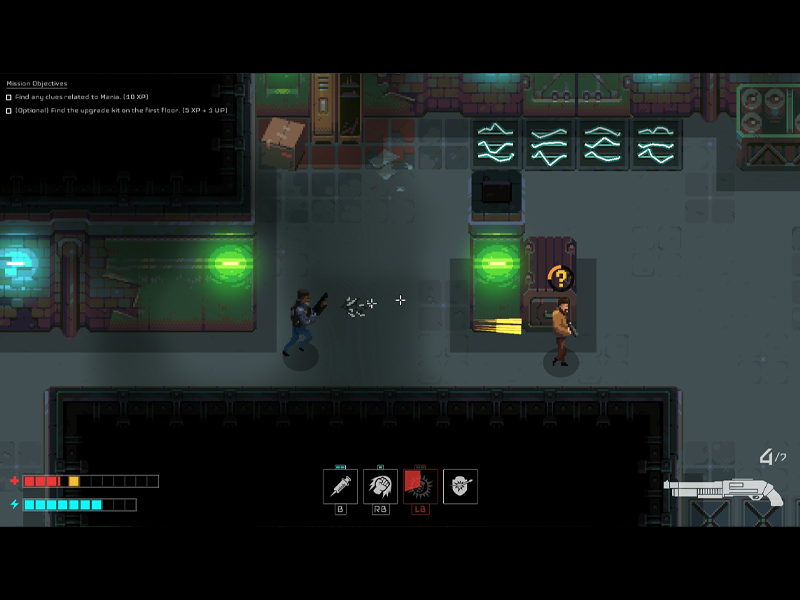Select the spiked grenade ability on cooldown
The width and height of the screenshot is (800, 600).
pyautogui.click(x=420, y=486)
